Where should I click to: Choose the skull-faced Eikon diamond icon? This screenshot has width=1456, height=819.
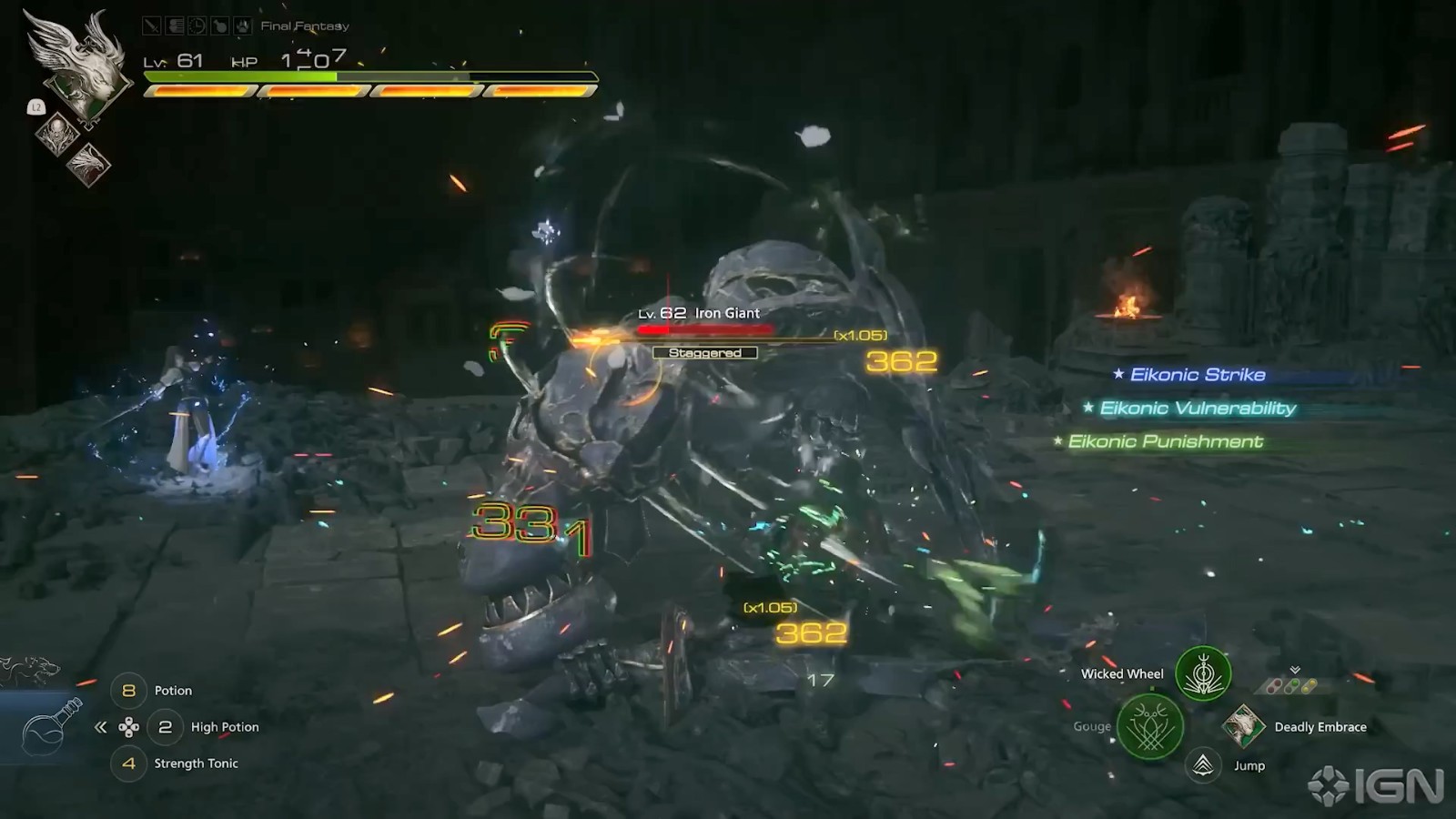point(56,132)
